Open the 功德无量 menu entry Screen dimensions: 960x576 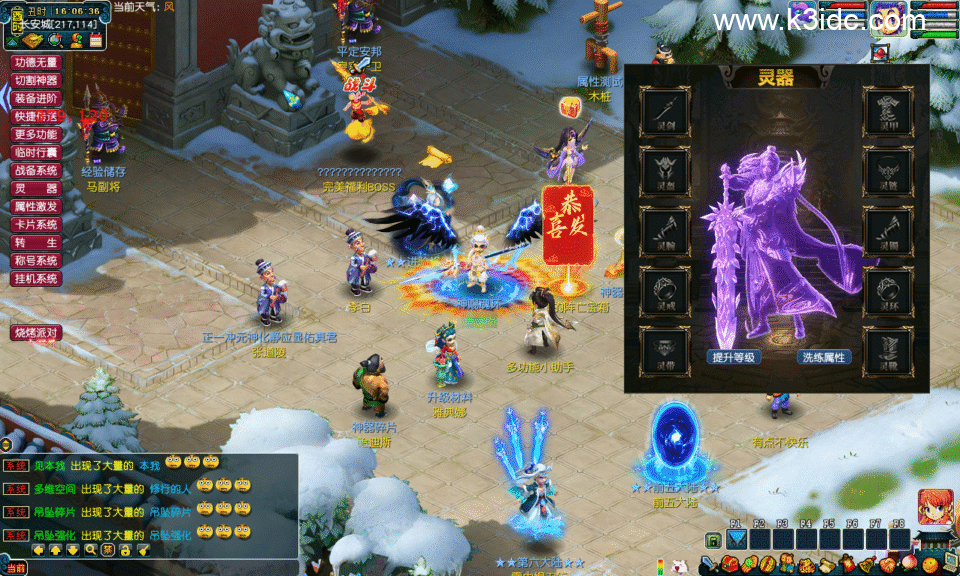37,62
